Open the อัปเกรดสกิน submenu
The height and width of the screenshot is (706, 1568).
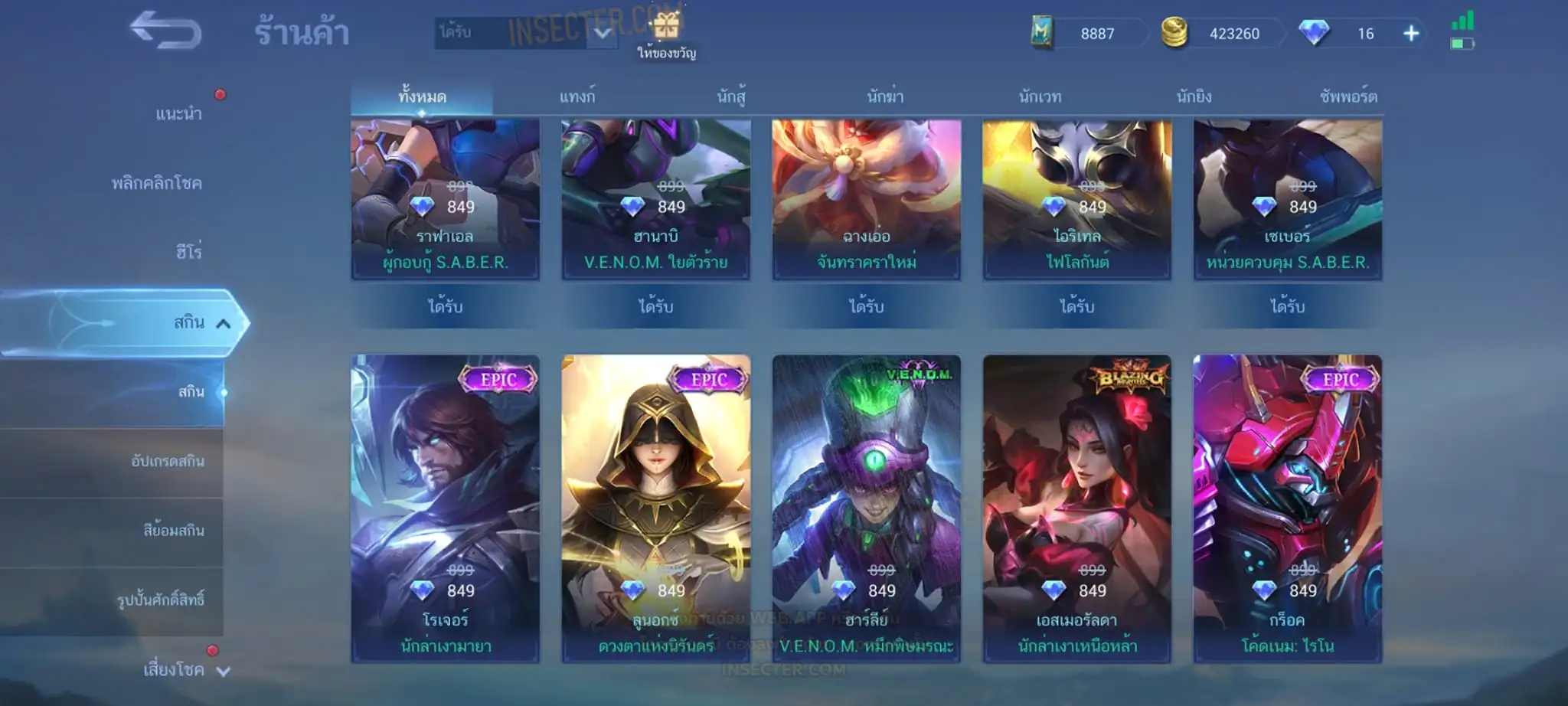click(x=167, y=462)
